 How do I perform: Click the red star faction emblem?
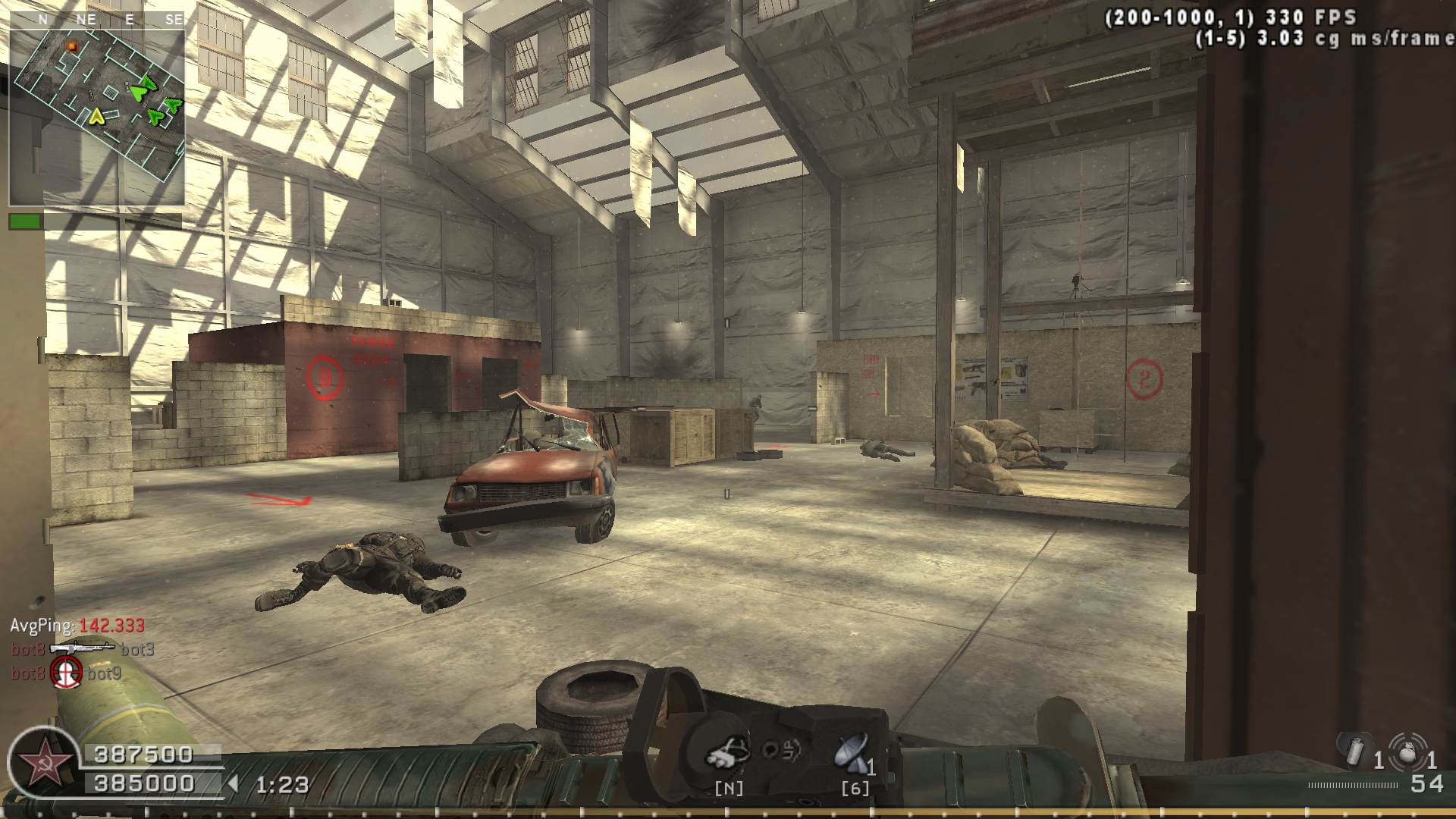(39, 761)
